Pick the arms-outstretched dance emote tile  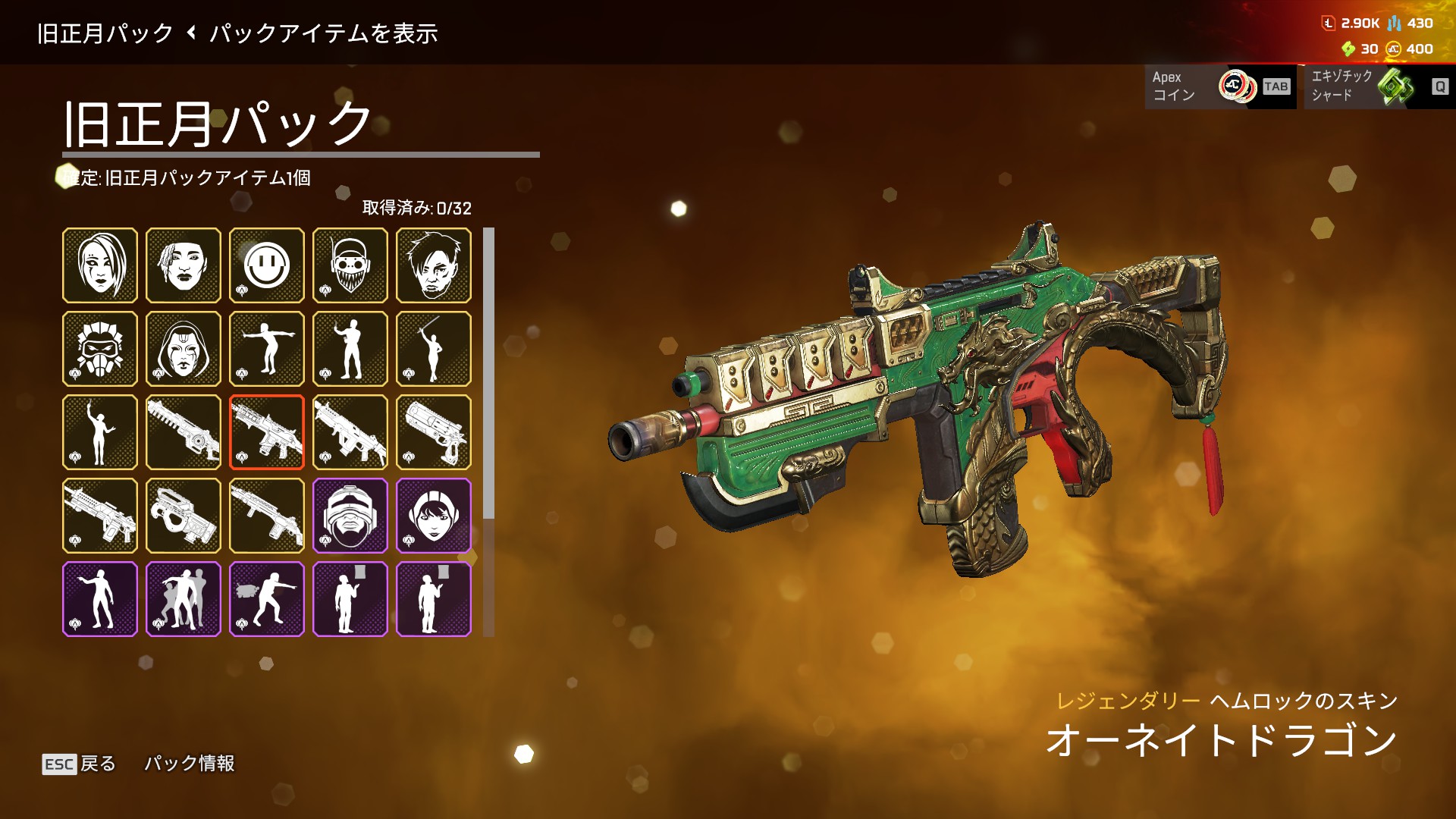(267, 349)
